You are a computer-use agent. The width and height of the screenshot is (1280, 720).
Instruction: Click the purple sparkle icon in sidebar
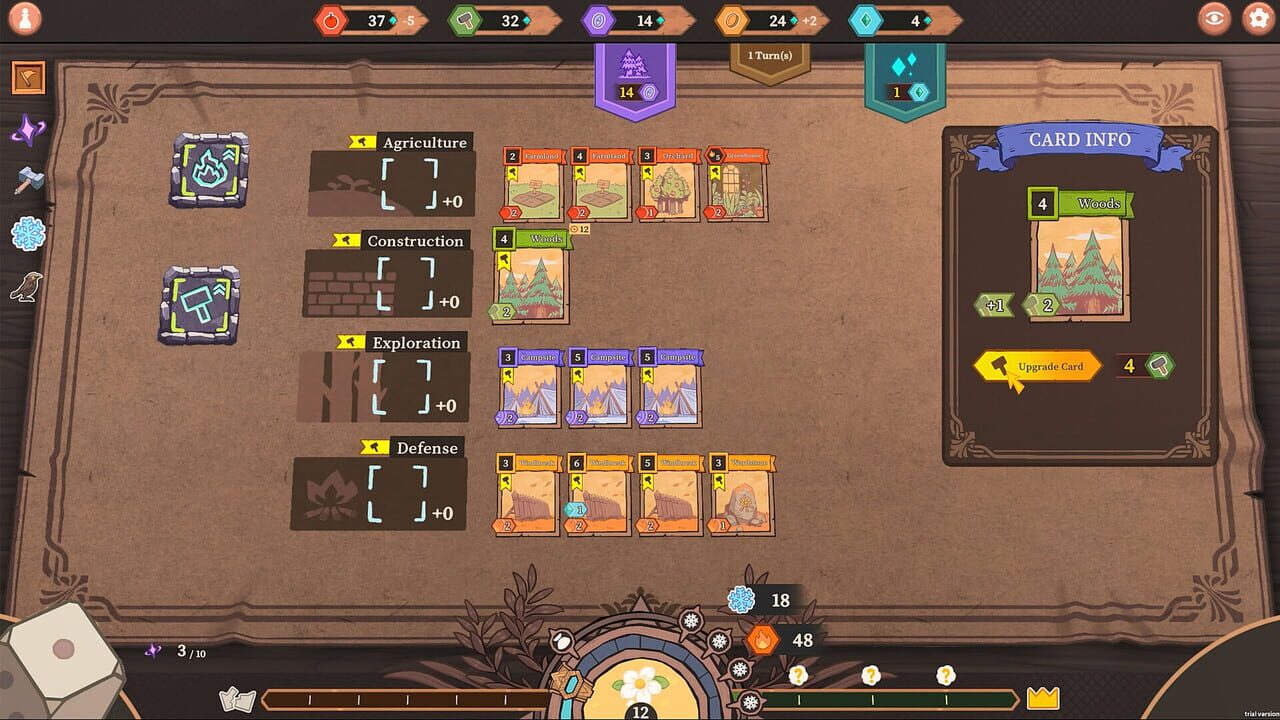pos(29,129)
